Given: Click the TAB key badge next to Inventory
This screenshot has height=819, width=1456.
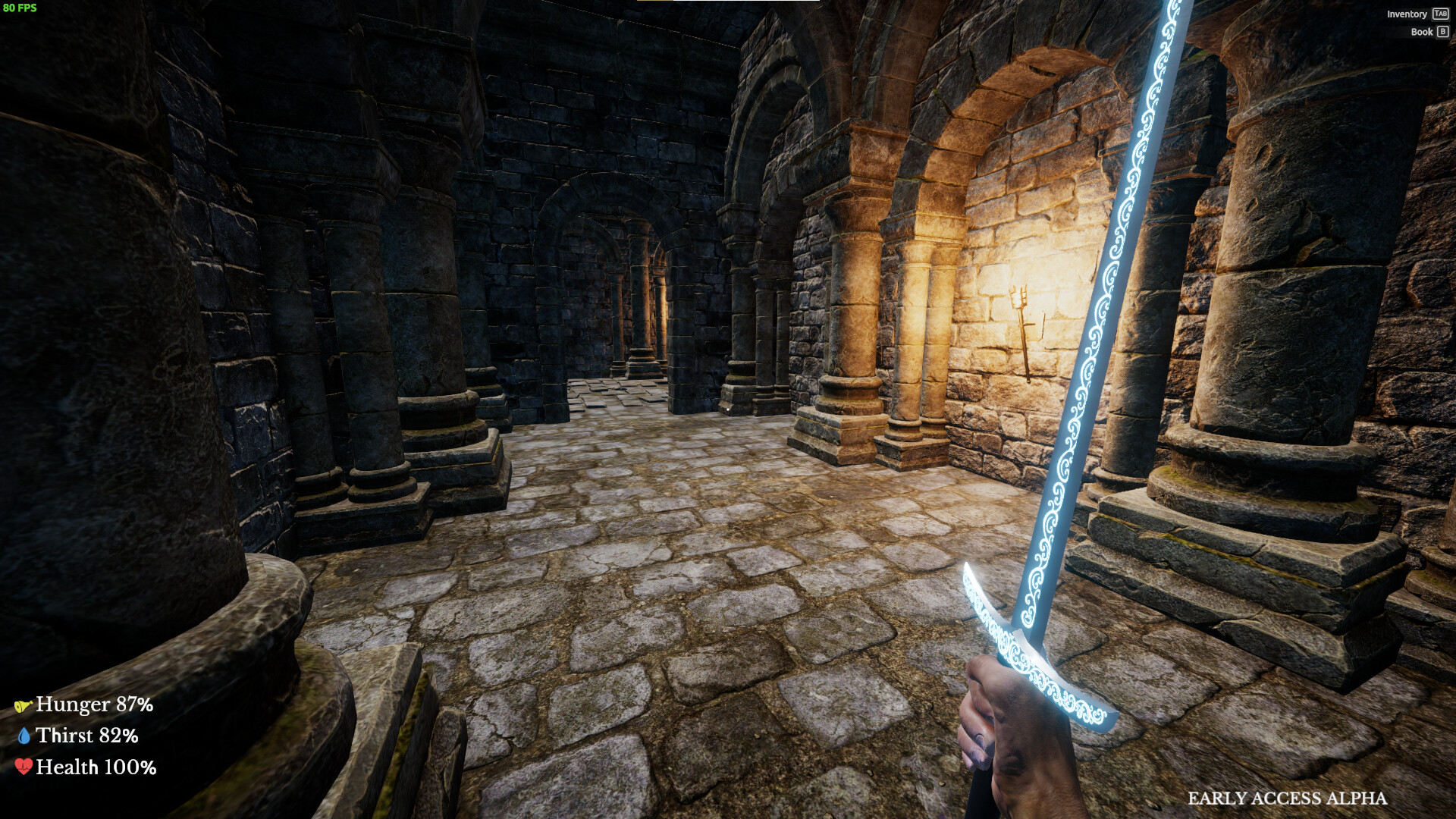Looking at the screenshot, I should point(1439,14).
